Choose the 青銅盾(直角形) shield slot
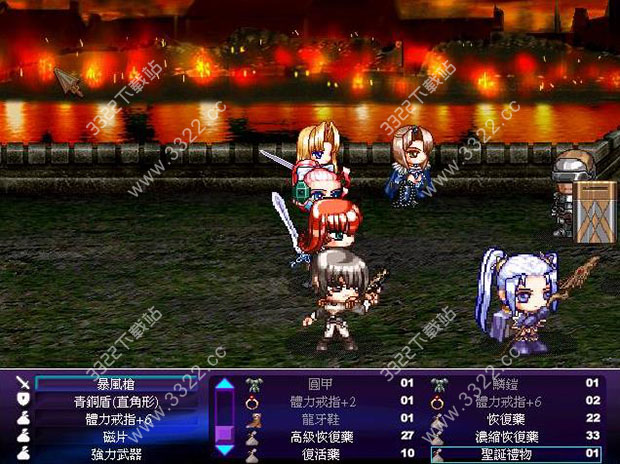Image resolution: width=620 pixels, height=464 pixels. [x=115, y=401]
